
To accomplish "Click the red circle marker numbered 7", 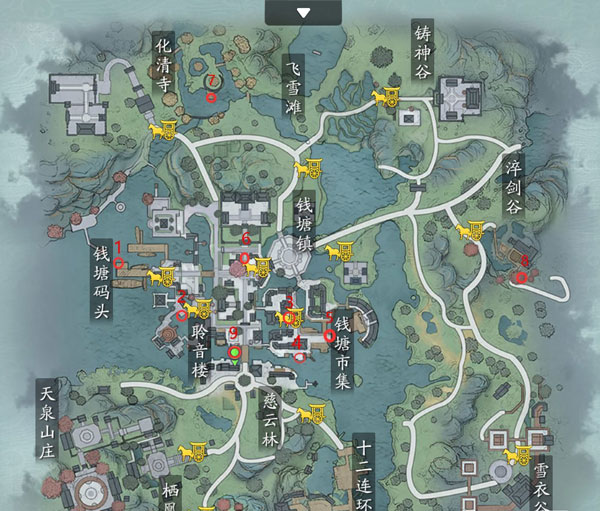I will tap(210, 98).
